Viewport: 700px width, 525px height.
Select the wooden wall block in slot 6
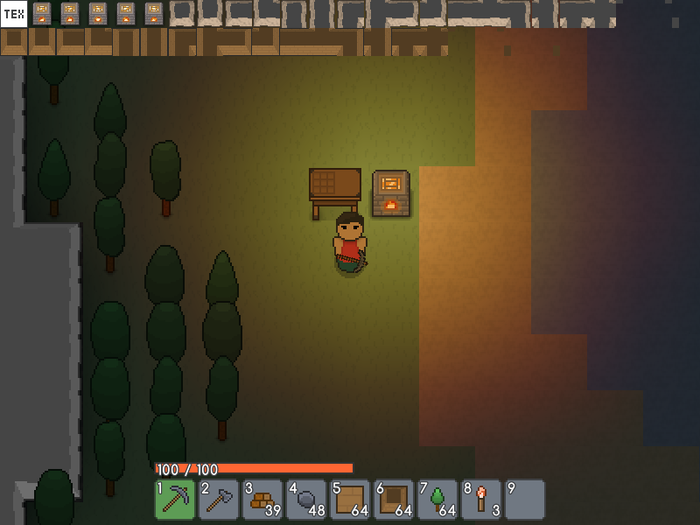394,499
